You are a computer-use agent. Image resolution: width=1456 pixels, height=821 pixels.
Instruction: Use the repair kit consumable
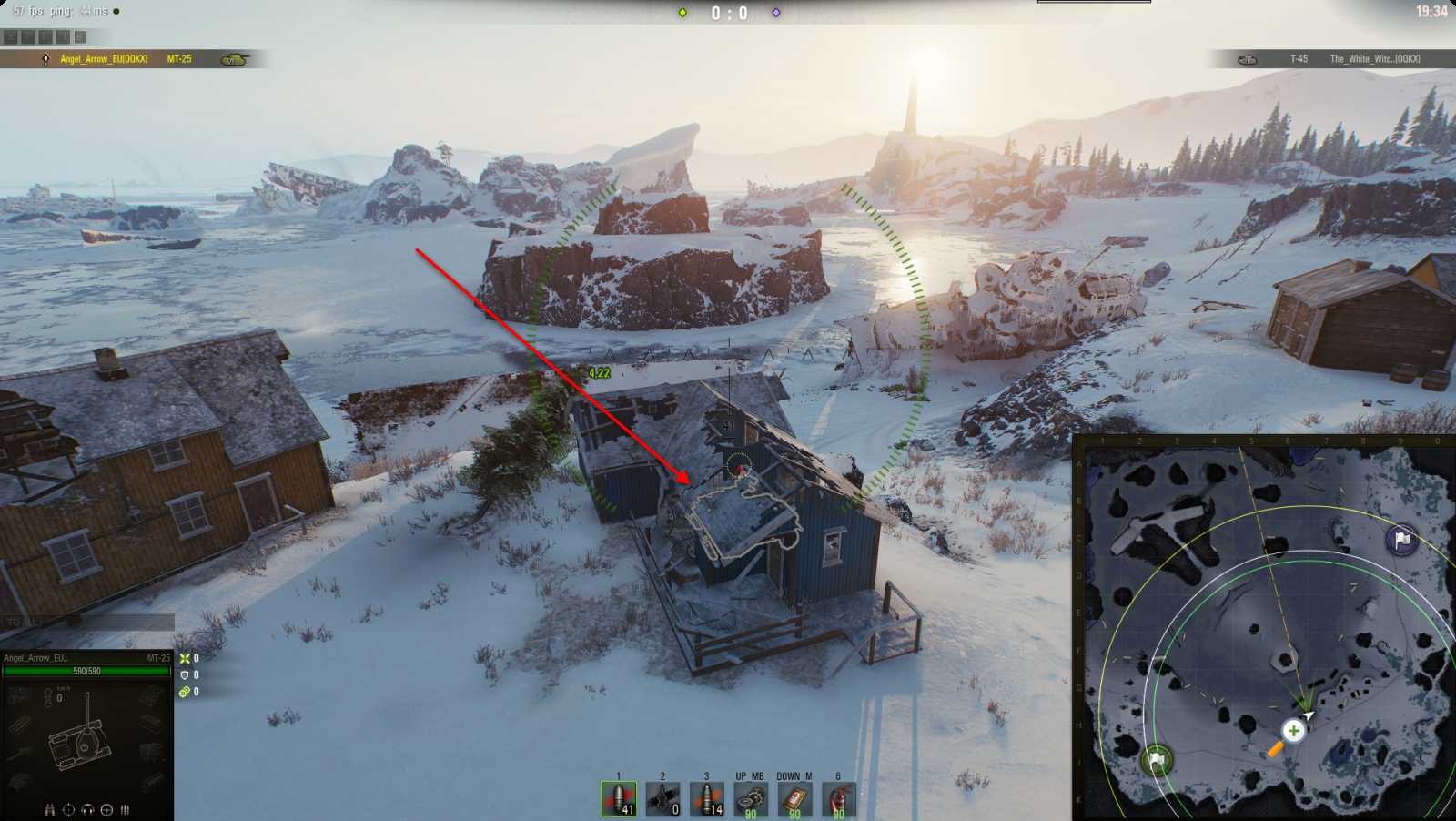(750, 799)
